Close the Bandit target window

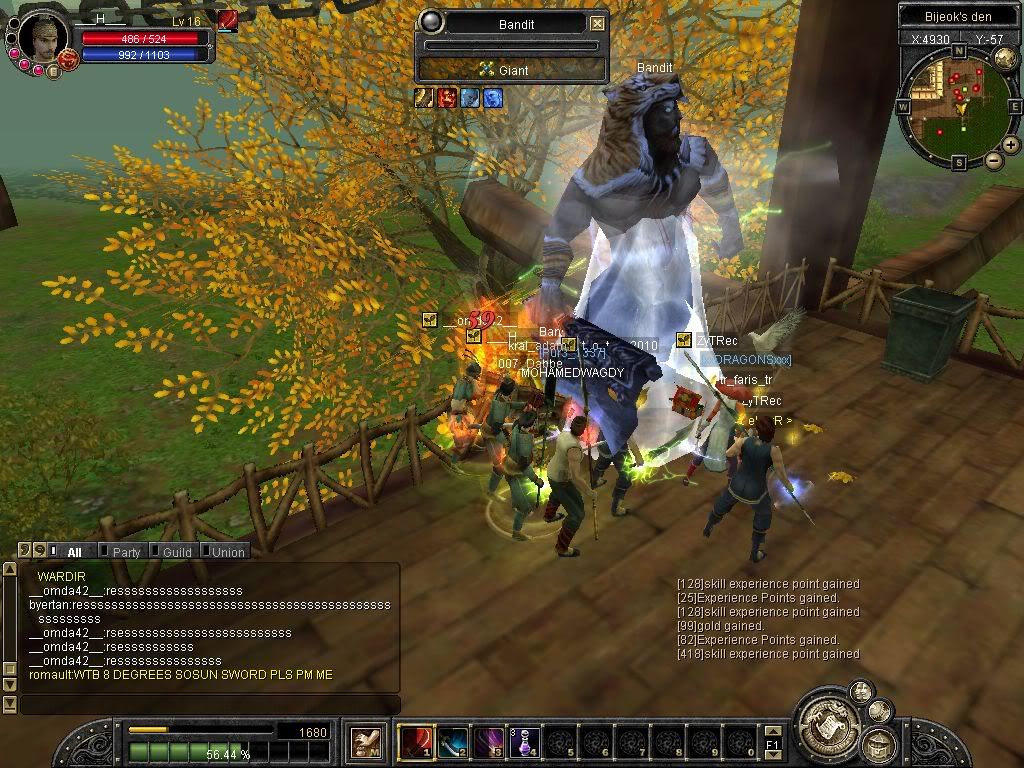597,23
